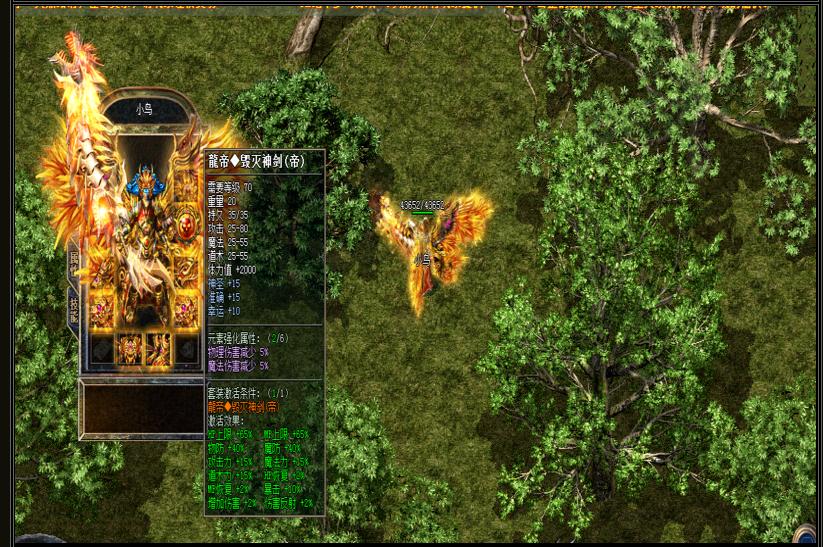823x547 pixels.
Task: Select the golden armor piece in bottom-row slot
Action: pos(130,349)
